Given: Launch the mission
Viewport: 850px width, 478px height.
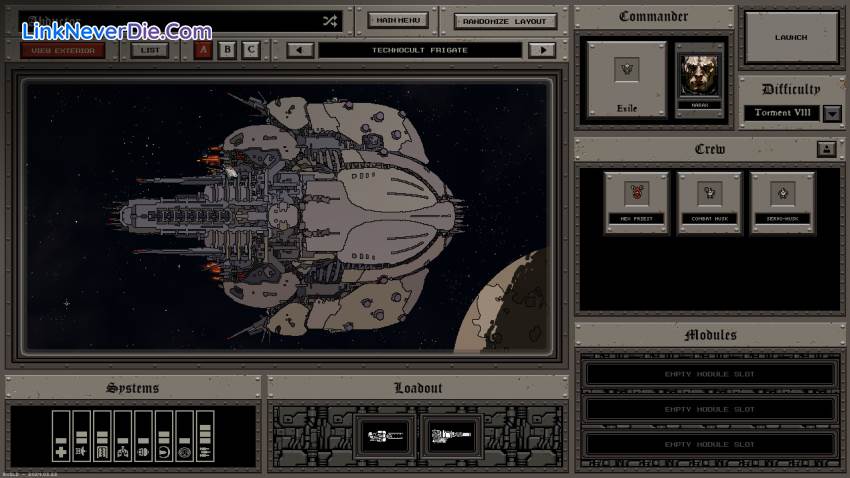Looking at the screenshot, I should (790, 37).
